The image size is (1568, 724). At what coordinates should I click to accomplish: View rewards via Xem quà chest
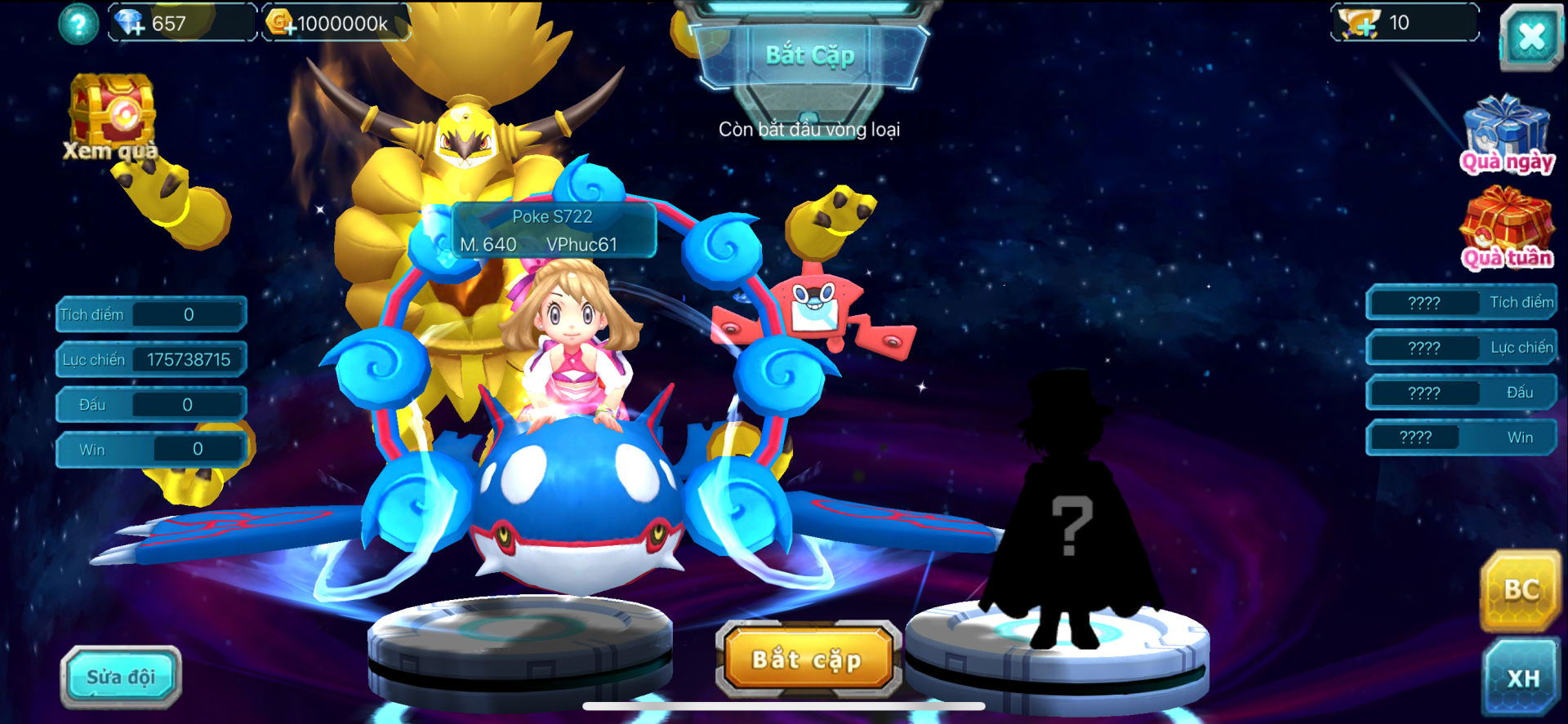tap(112, 117)
